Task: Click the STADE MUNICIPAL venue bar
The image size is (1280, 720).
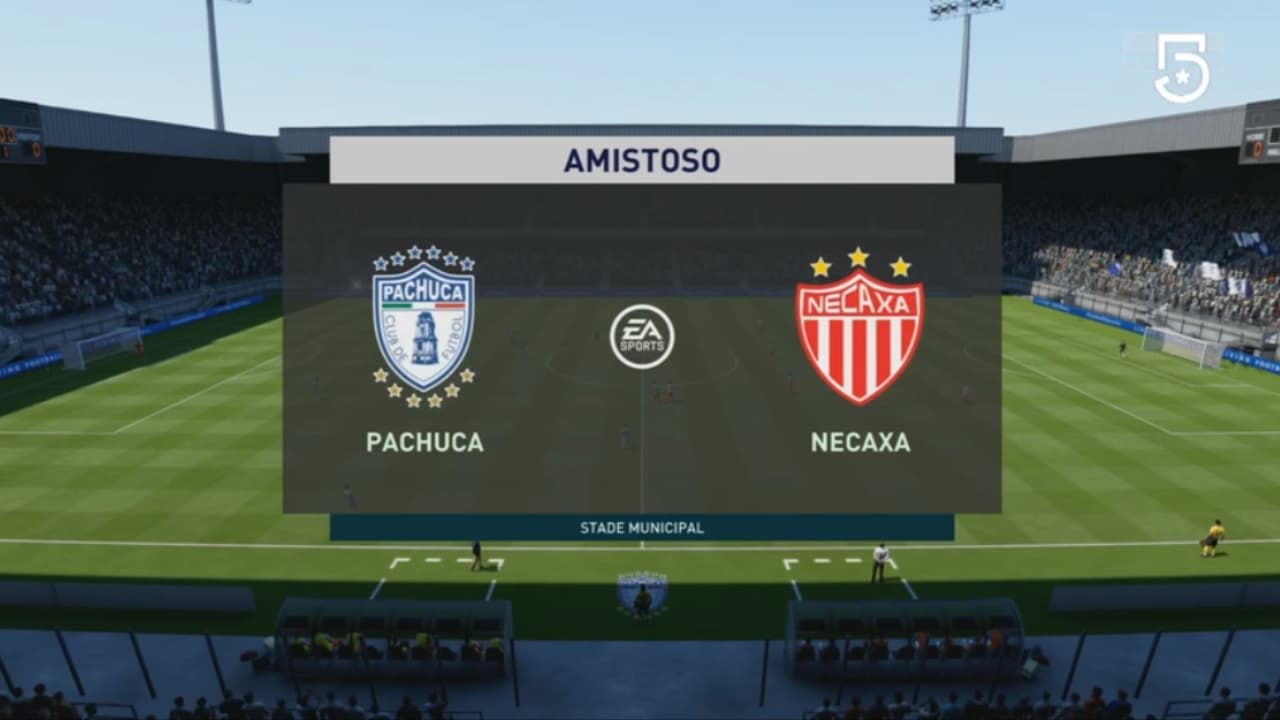Action: pos(641,526)
